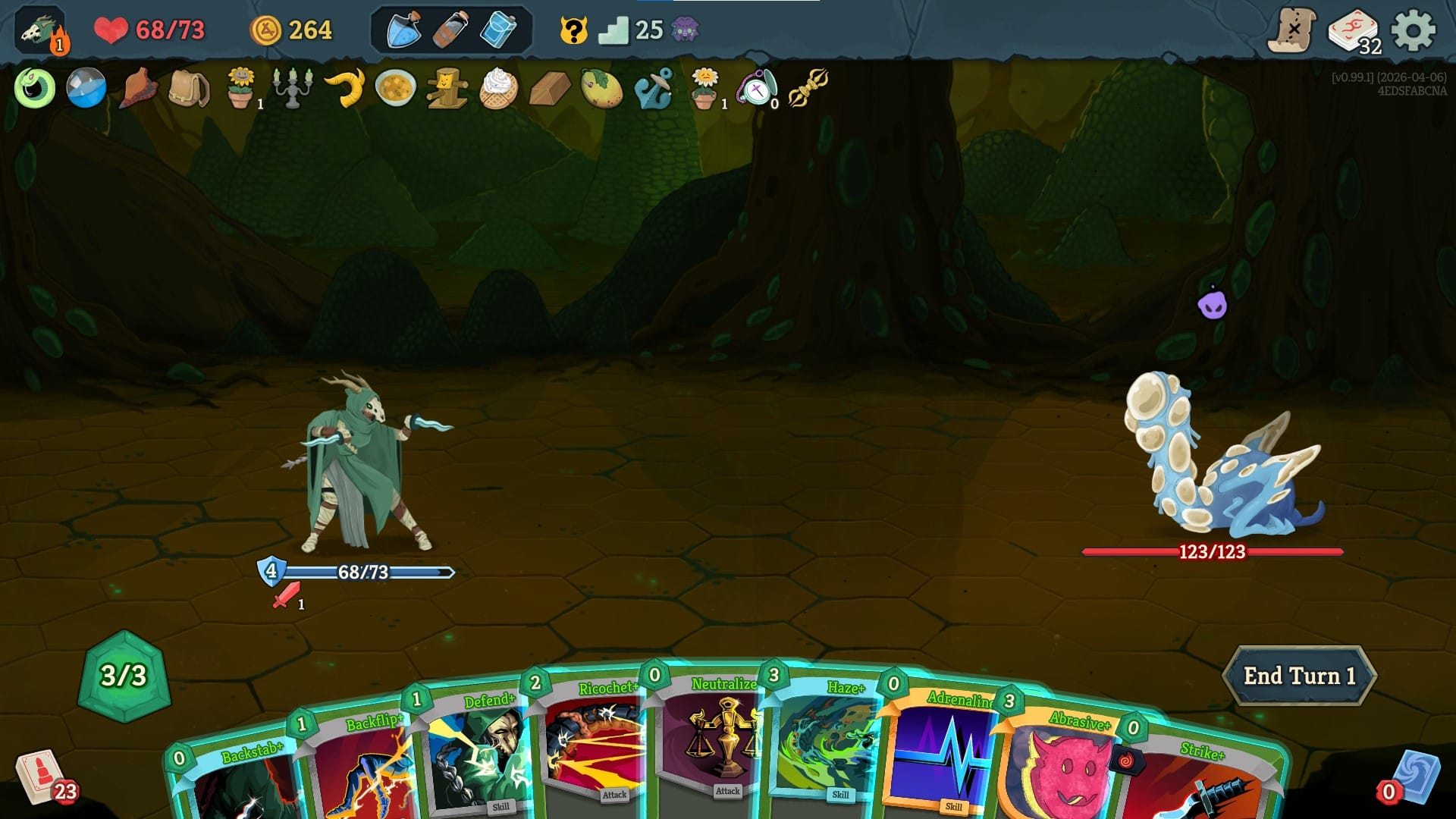Screen dimensions: 1456x819
Task: Inspect the green snake relic
Action: 34,89
